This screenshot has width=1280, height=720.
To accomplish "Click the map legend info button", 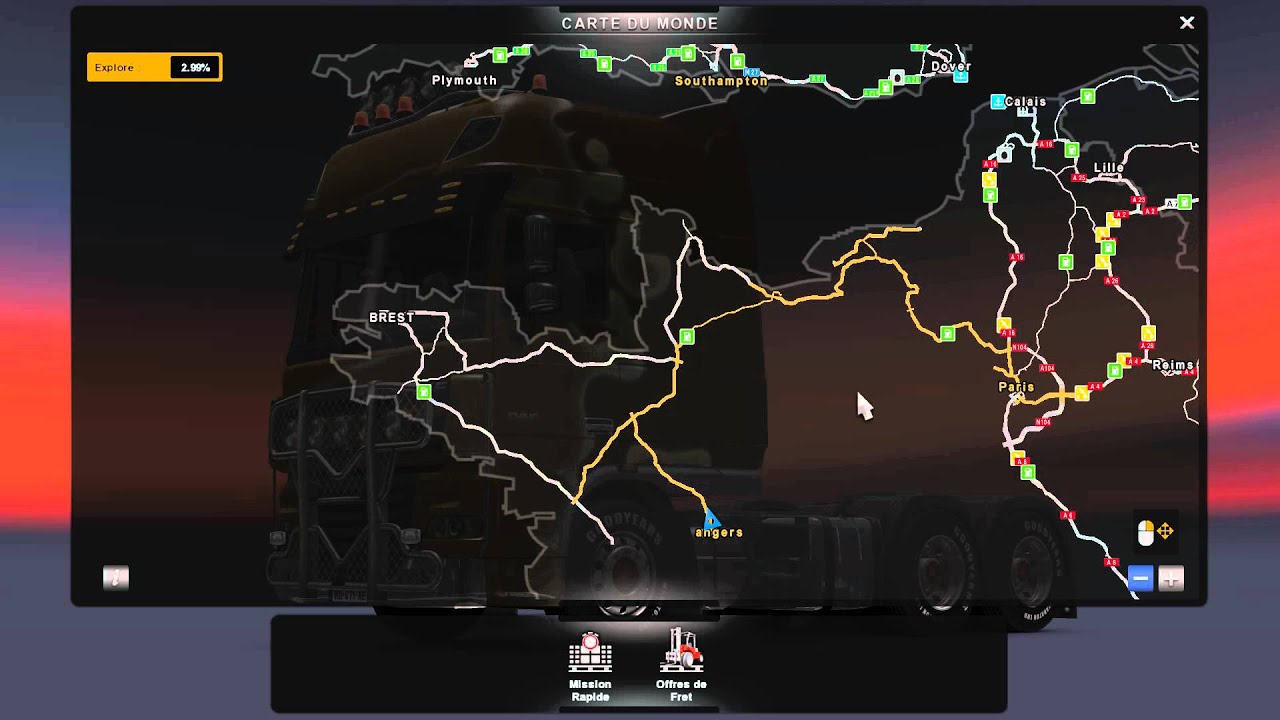I will coord(116,577).
